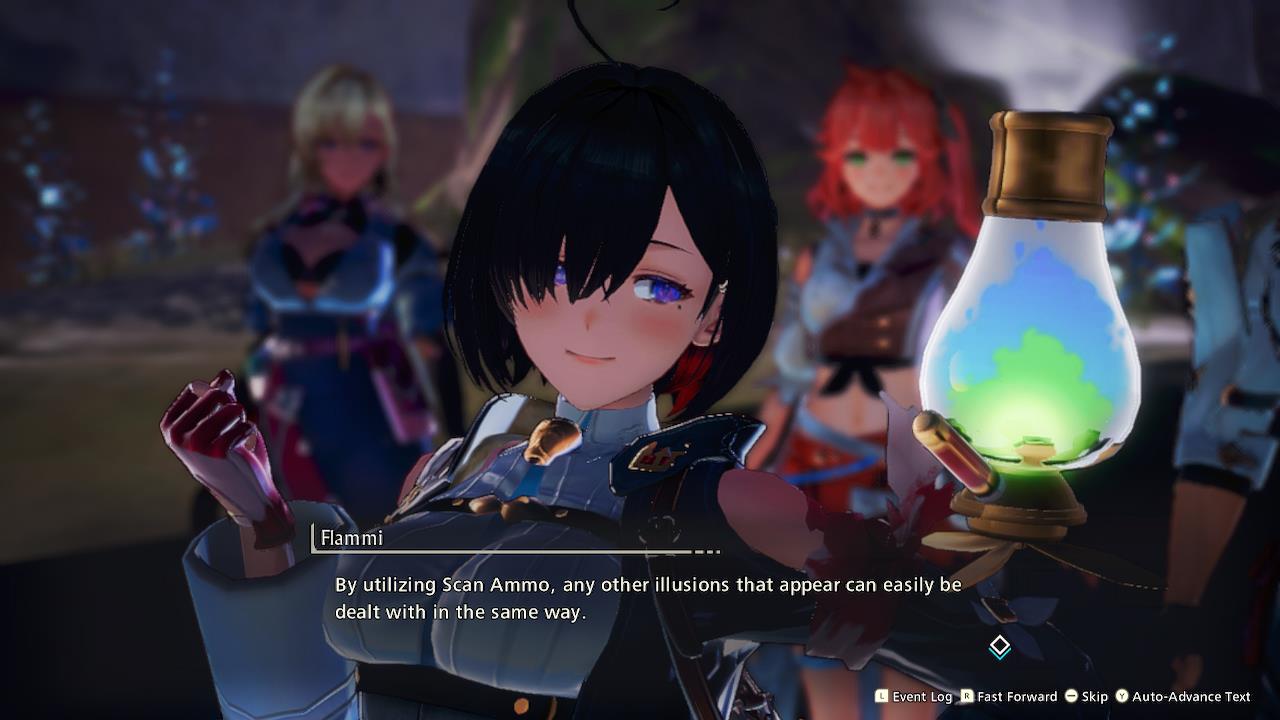Toggle the dialogue Skip option
This screenshot has width=1280, height=720.
coord(1096,697)
